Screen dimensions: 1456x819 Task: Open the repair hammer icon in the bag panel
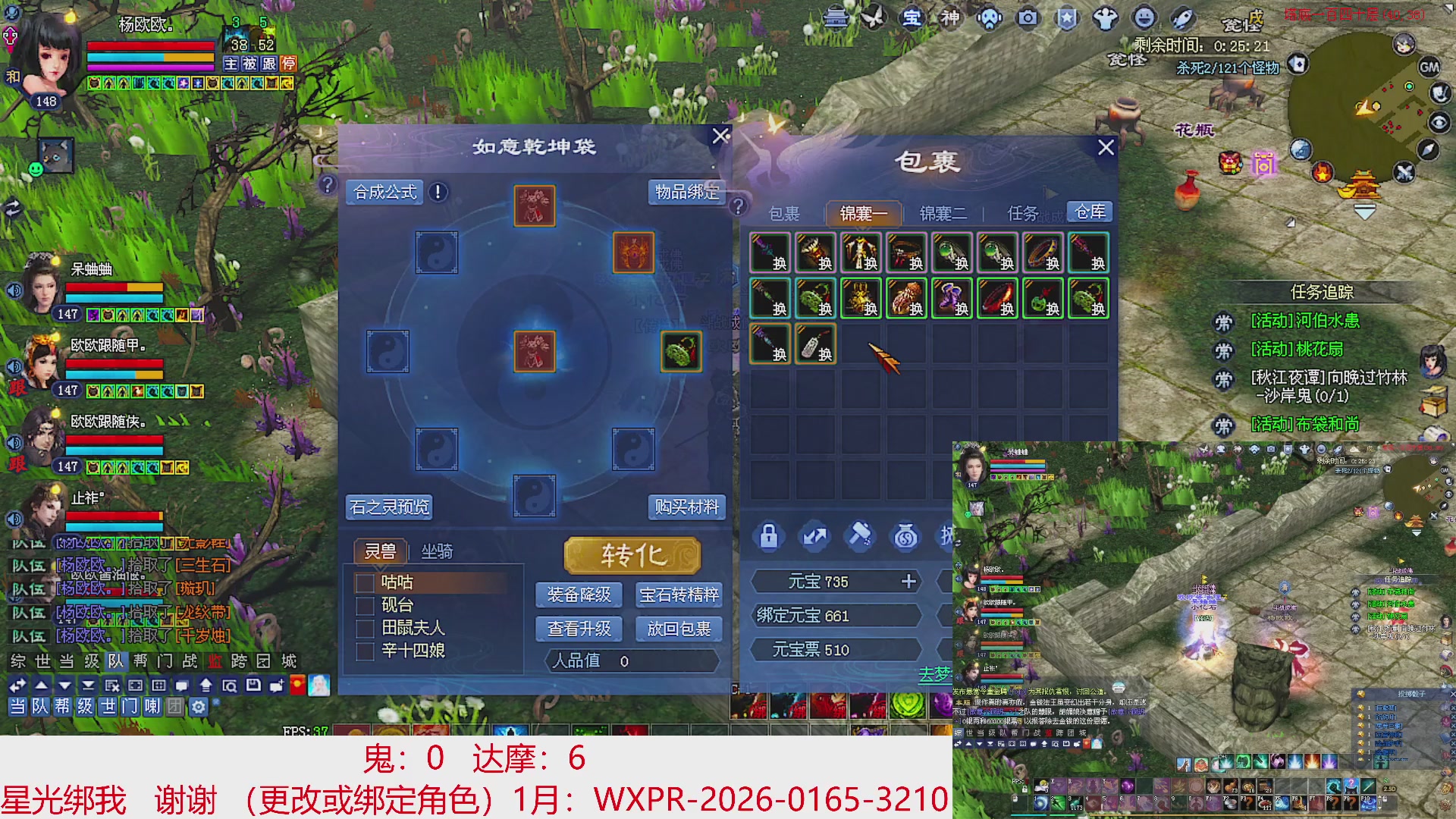tap(860, 536)
